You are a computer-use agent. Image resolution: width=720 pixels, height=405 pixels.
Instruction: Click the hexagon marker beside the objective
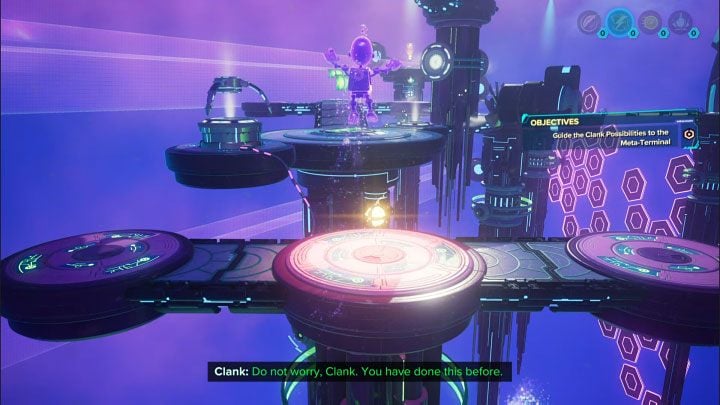click(x=689, y=133)
